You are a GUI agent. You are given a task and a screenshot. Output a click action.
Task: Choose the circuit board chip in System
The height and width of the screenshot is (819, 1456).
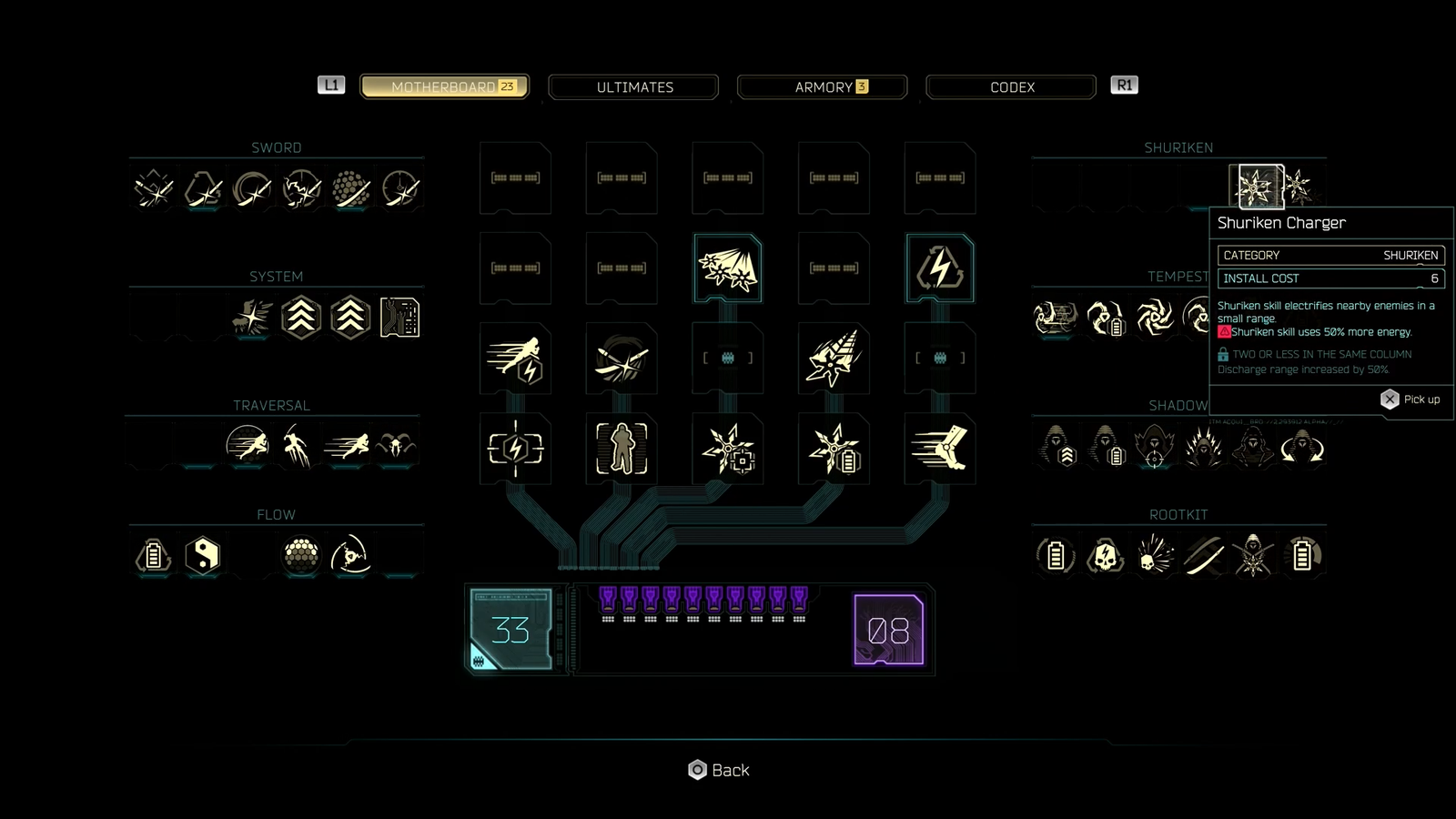pos(399,318)
